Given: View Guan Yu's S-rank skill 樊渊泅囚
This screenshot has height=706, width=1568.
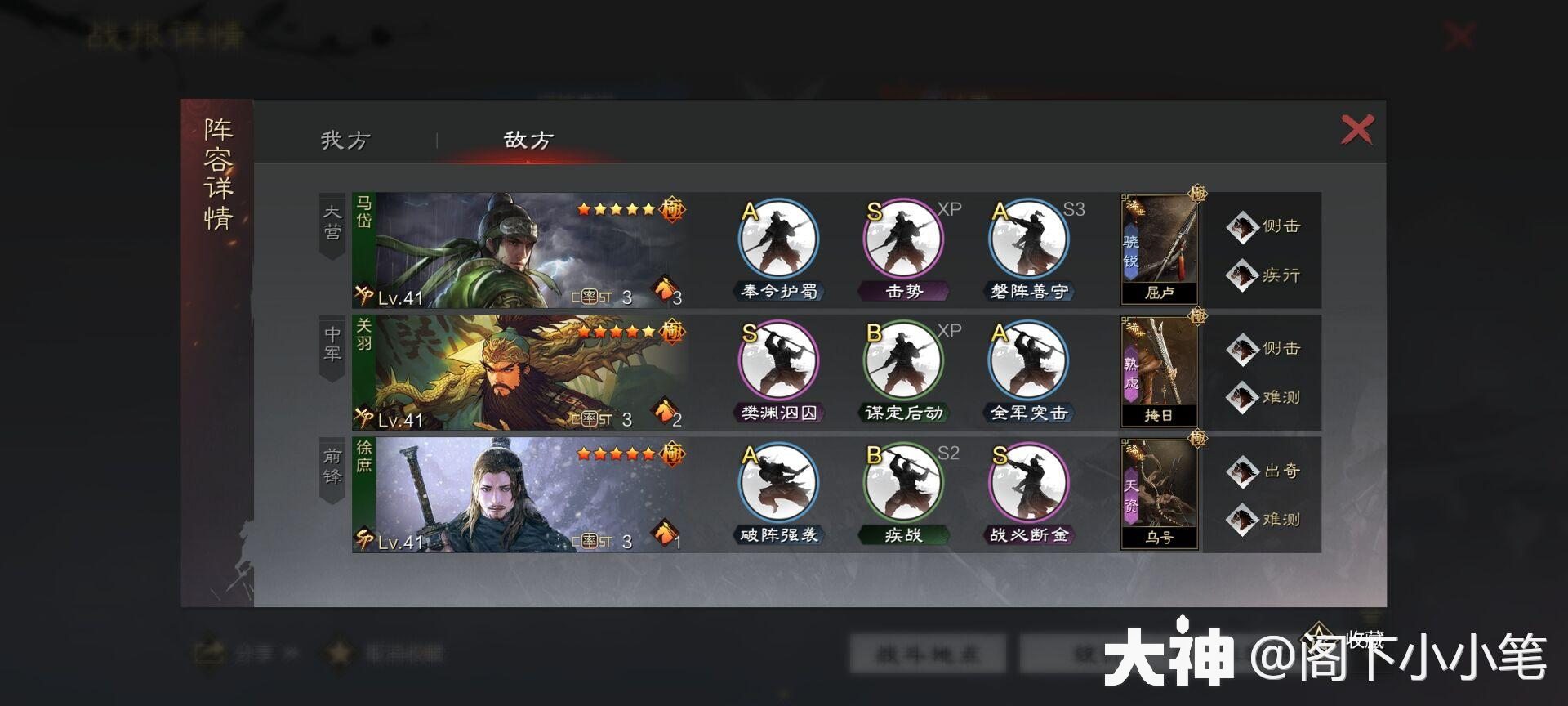Looking at the screenshot, I should coord(777,360).
